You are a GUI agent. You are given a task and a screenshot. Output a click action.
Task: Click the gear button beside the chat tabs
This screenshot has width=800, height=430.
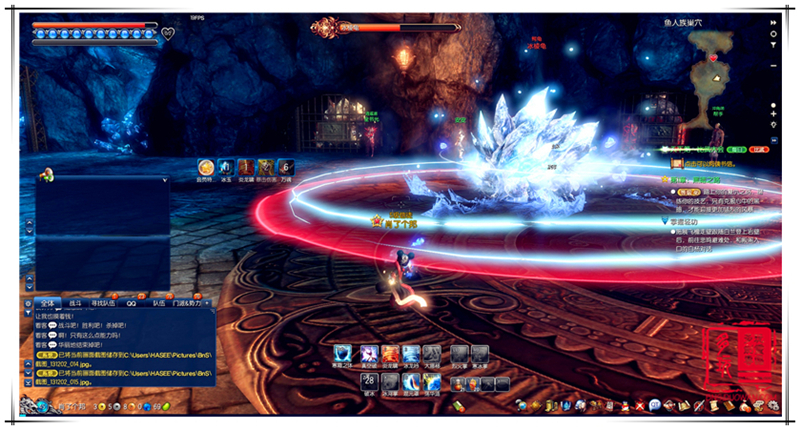coord(27,301)
